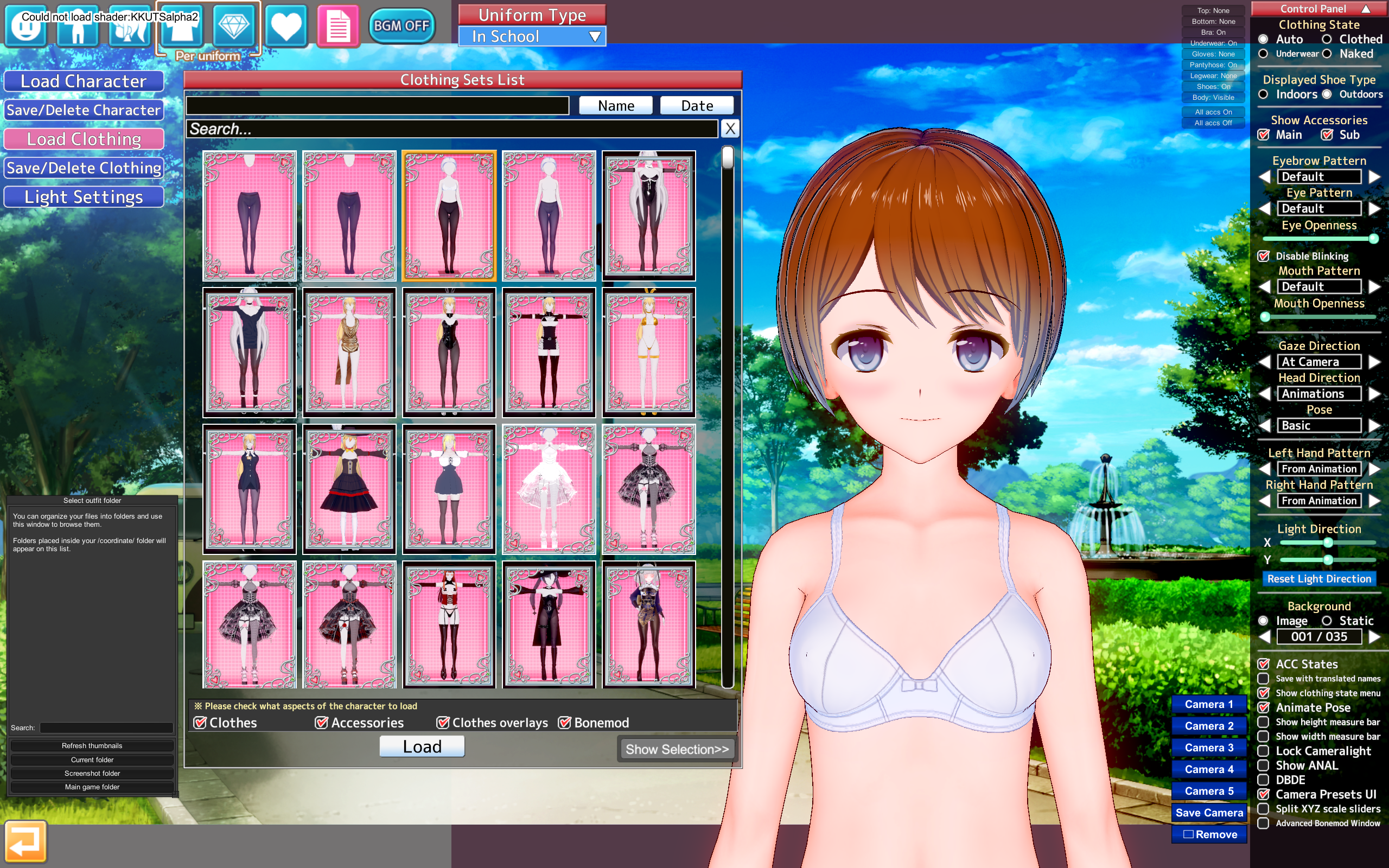Select the Naked clothing state
Image resolution: width=1389 pixels, height=868 pixels.
tap(1327, 54)
